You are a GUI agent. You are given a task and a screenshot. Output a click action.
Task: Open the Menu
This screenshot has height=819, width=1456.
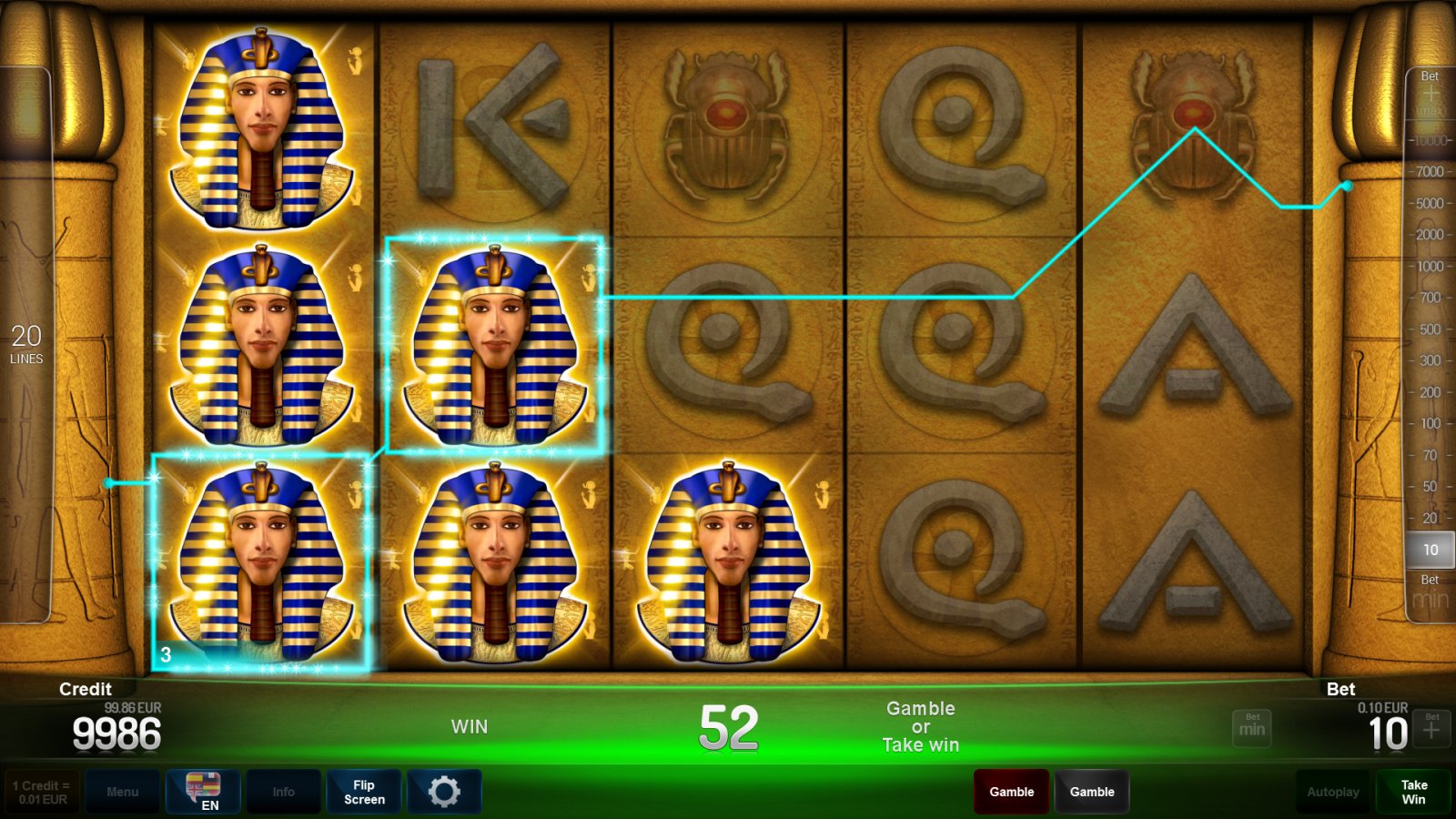tap(123, 791)
